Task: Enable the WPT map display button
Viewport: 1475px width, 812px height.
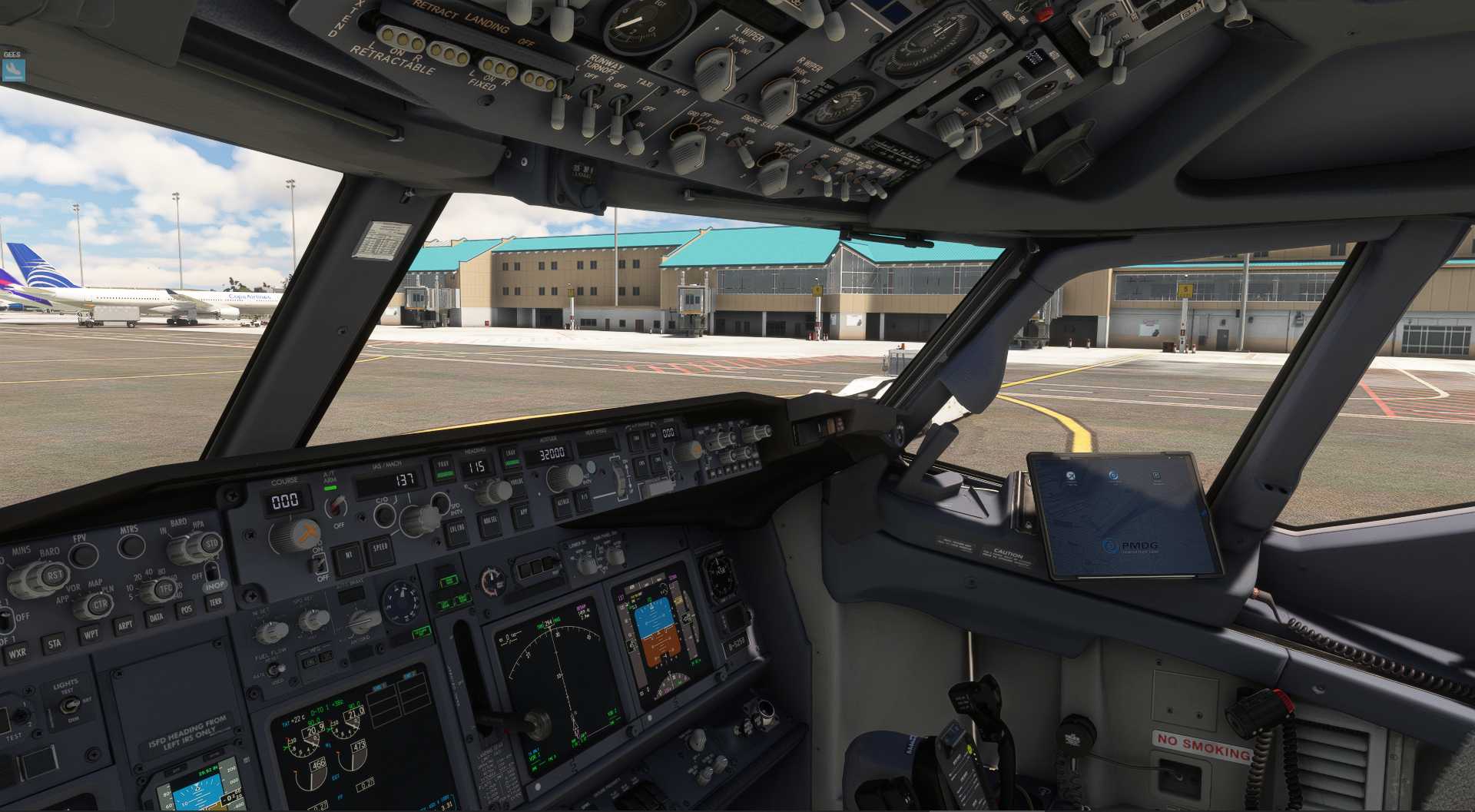Action: (x=91, y=635)
